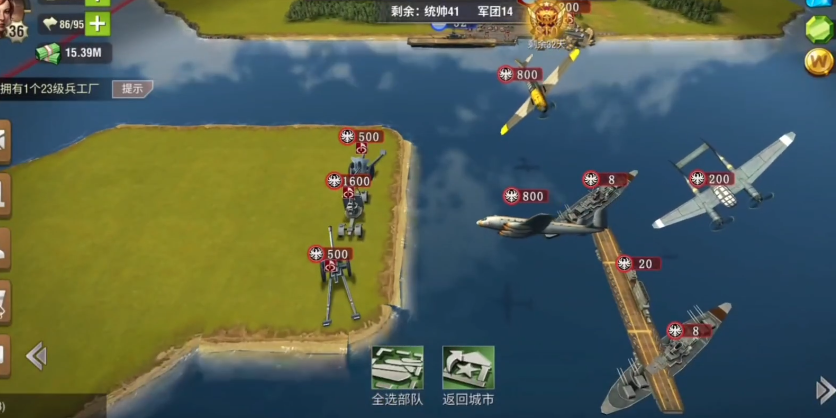
Task: Open the 提示 hint button
Action: click(132, 89)
